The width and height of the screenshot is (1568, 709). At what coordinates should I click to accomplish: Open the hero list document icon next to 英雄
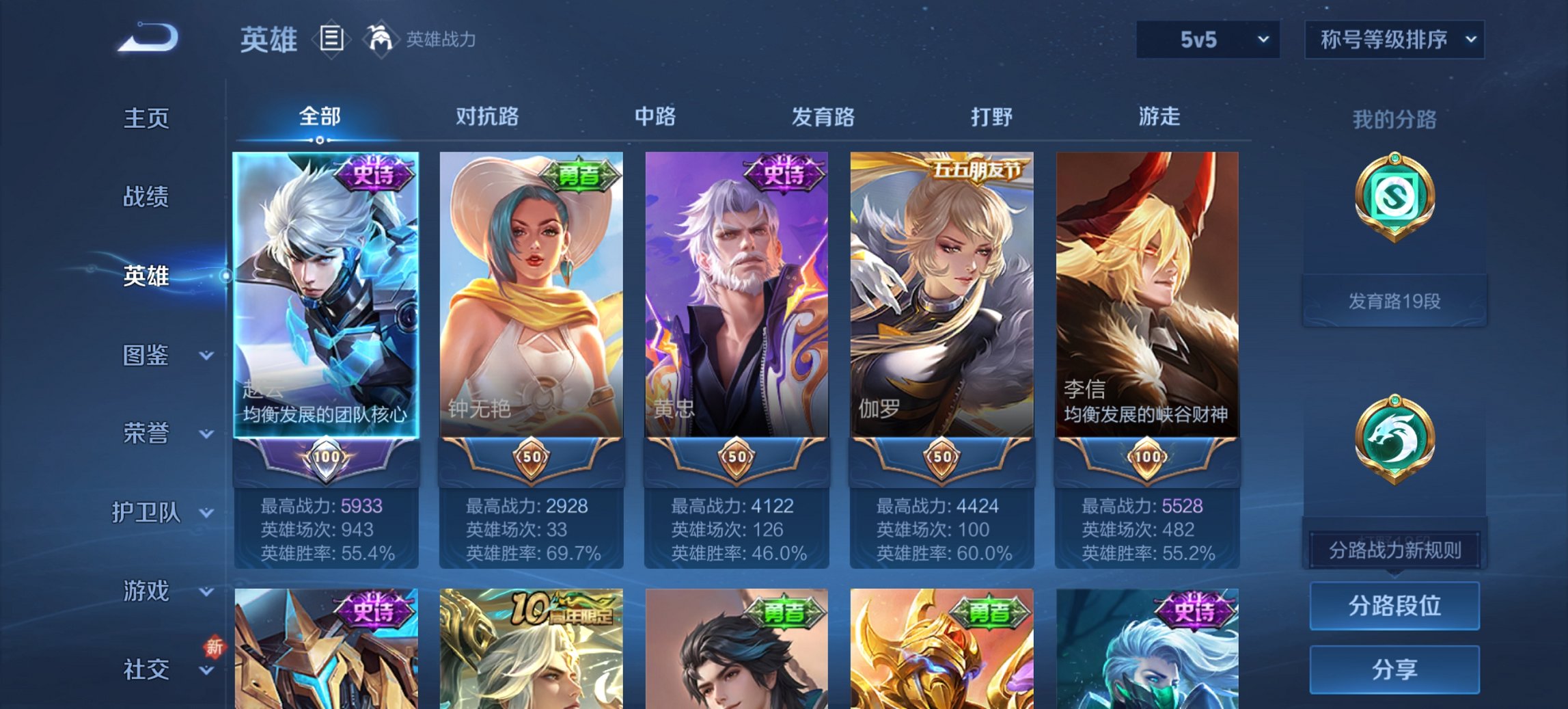[x=331, y=40]
